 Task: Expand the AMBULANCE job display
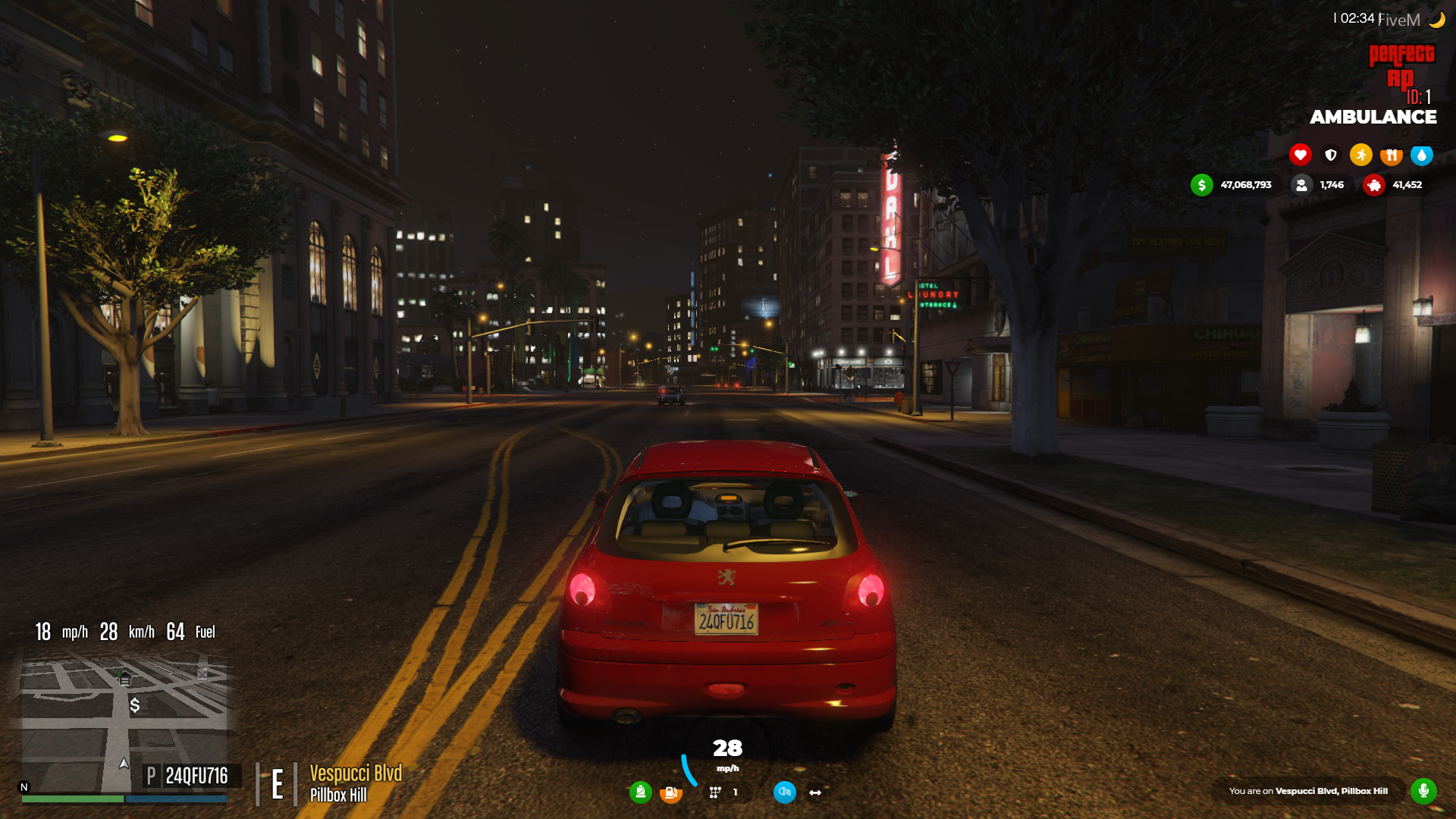click(x=1373, y=117)
